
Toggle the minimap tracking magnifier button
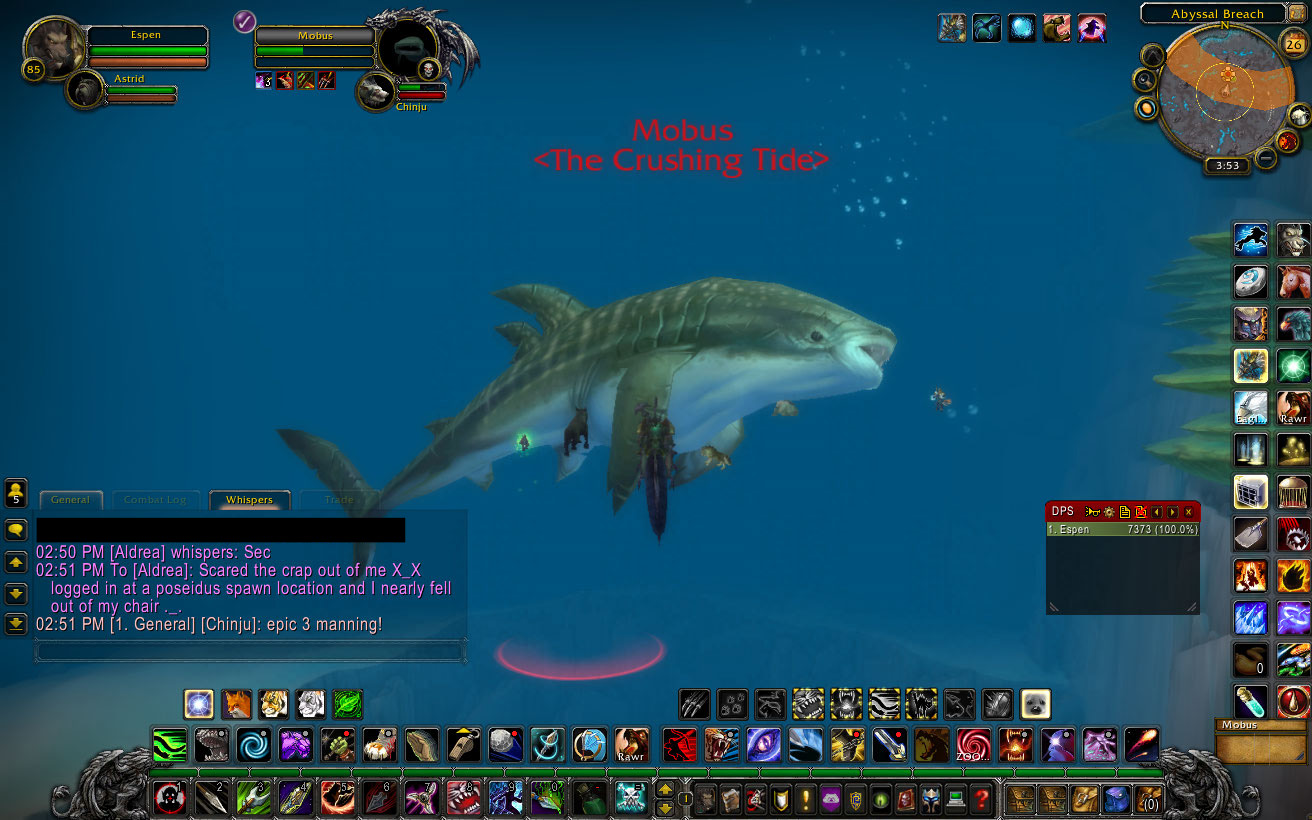click(x=1146, y=80)
